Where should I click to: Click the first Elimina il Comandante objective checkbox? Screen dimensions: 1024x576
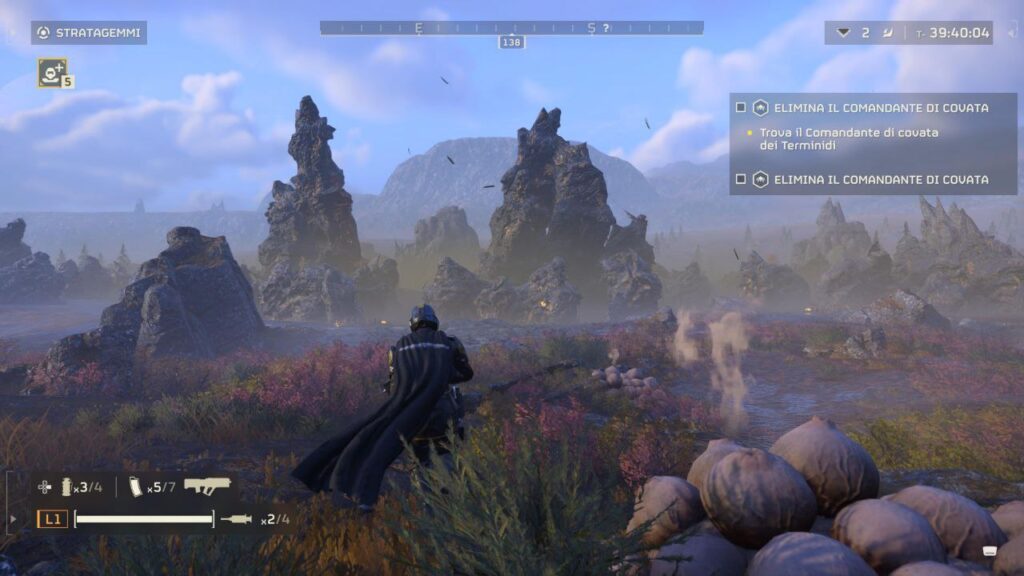741,107
